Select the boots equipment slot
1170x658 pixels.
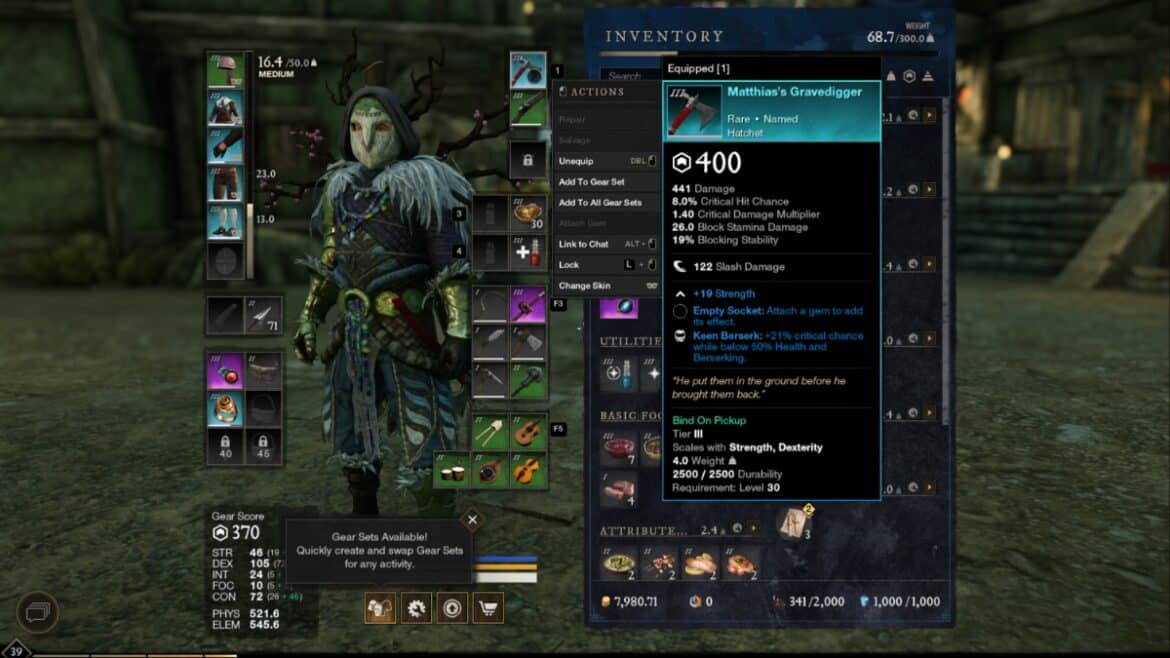pyautogui.click(x=225, y=223)
